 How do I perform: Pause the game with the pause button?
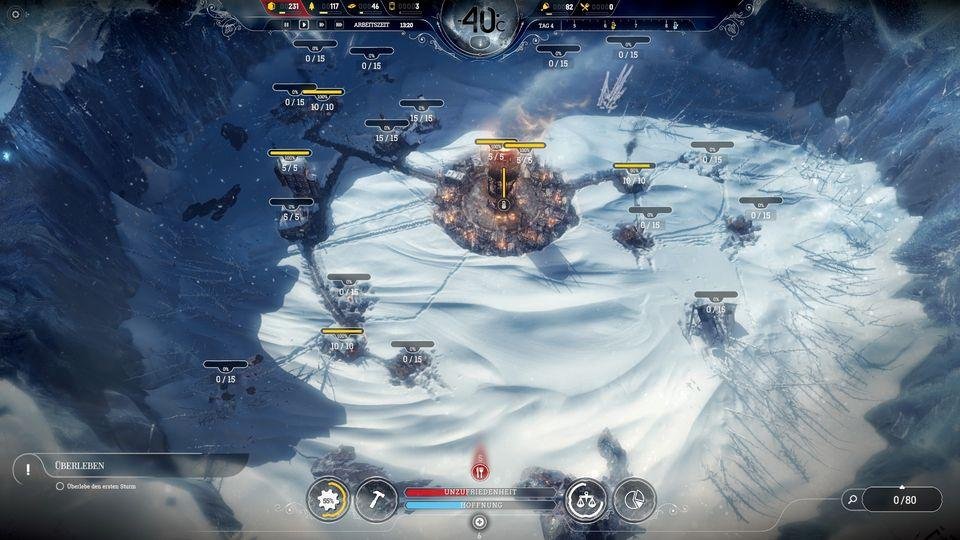coord(287,24)
